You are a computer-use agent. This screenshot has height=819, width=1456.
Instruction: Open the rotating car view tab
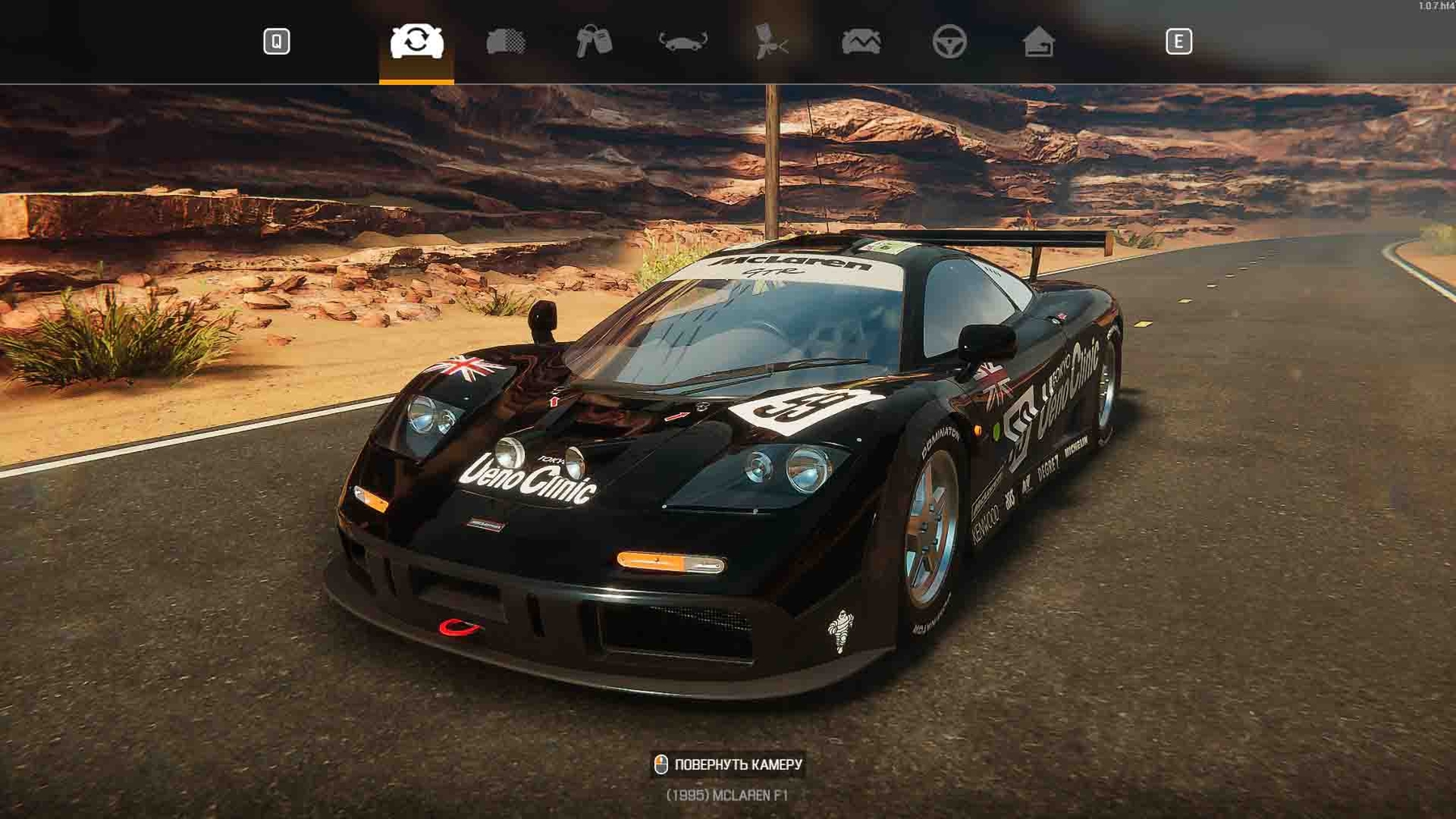[x=683, y=41]
